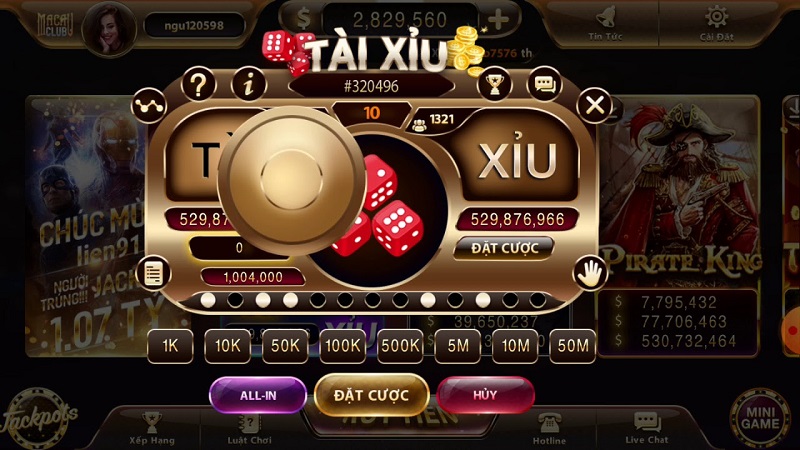Select the 50M chip
Image resolution: width=800 pixels, height=450 pixels.
[573, 346]
